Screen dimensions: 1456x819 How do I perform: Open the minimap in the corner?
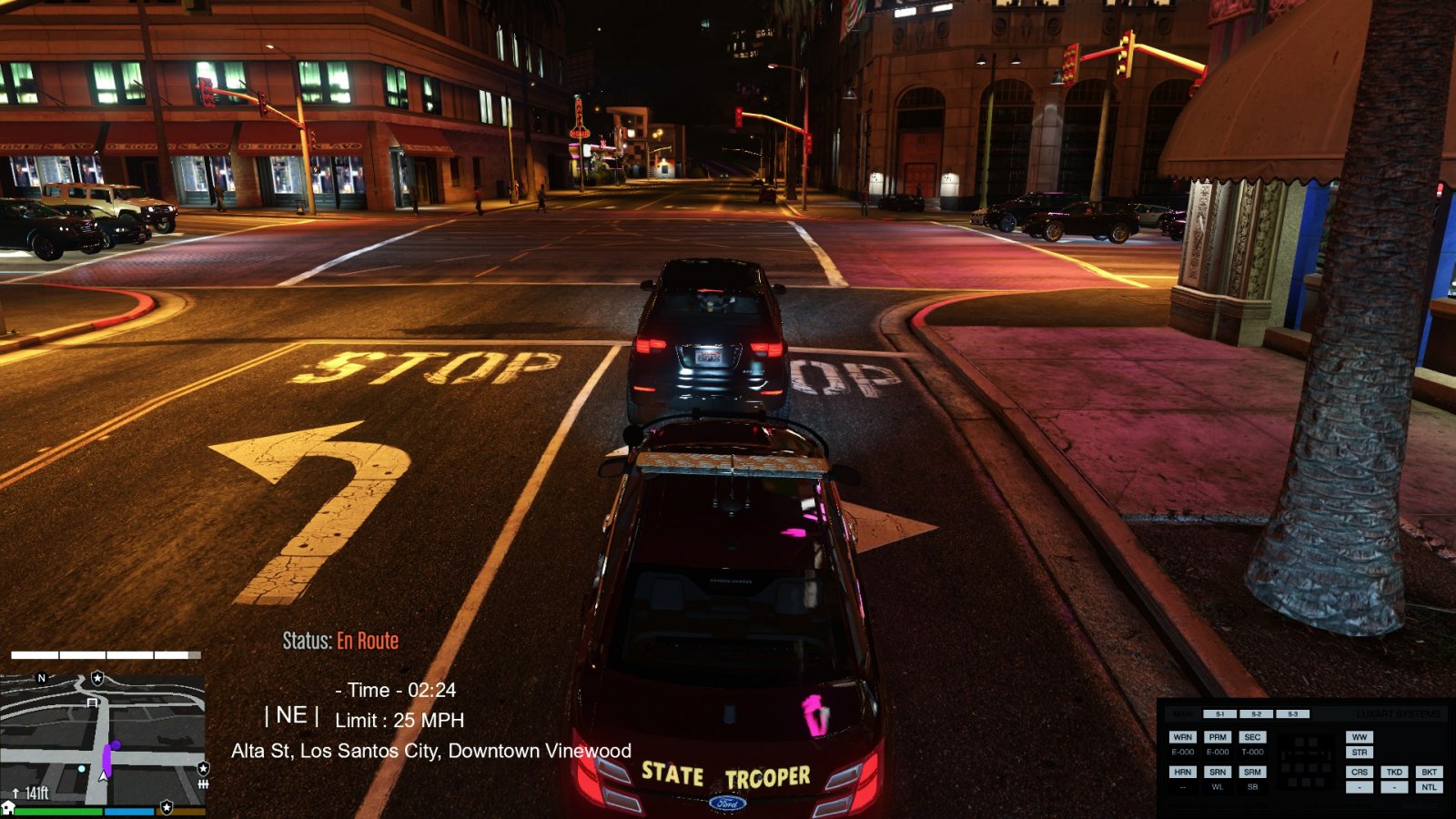tap(102, 739)
